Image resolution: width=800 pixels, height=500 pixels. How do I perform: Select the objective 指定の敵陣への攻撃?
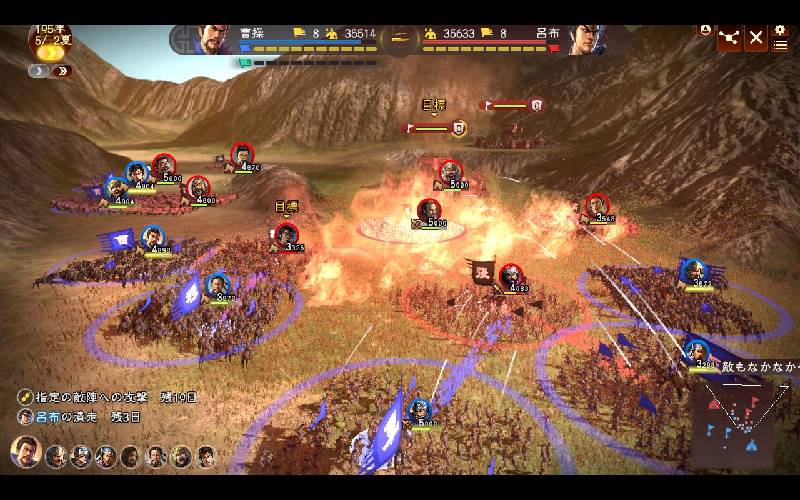point(112,397)
